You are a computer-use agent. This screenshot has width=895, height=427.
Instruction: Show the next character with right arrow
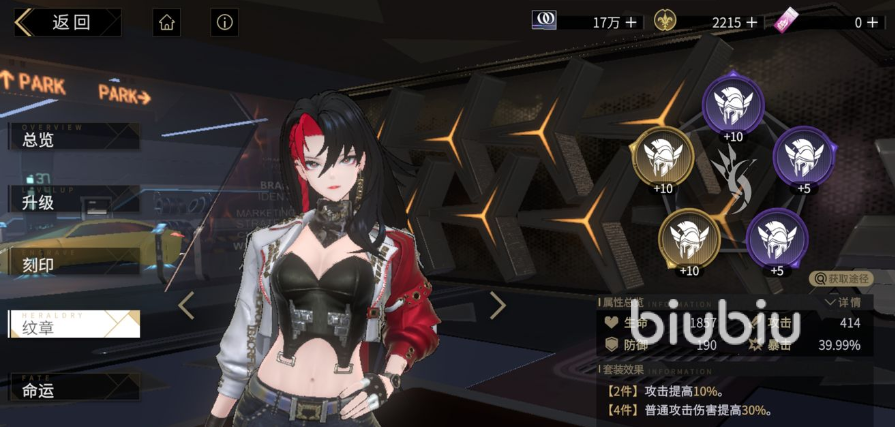click(497, 305)
